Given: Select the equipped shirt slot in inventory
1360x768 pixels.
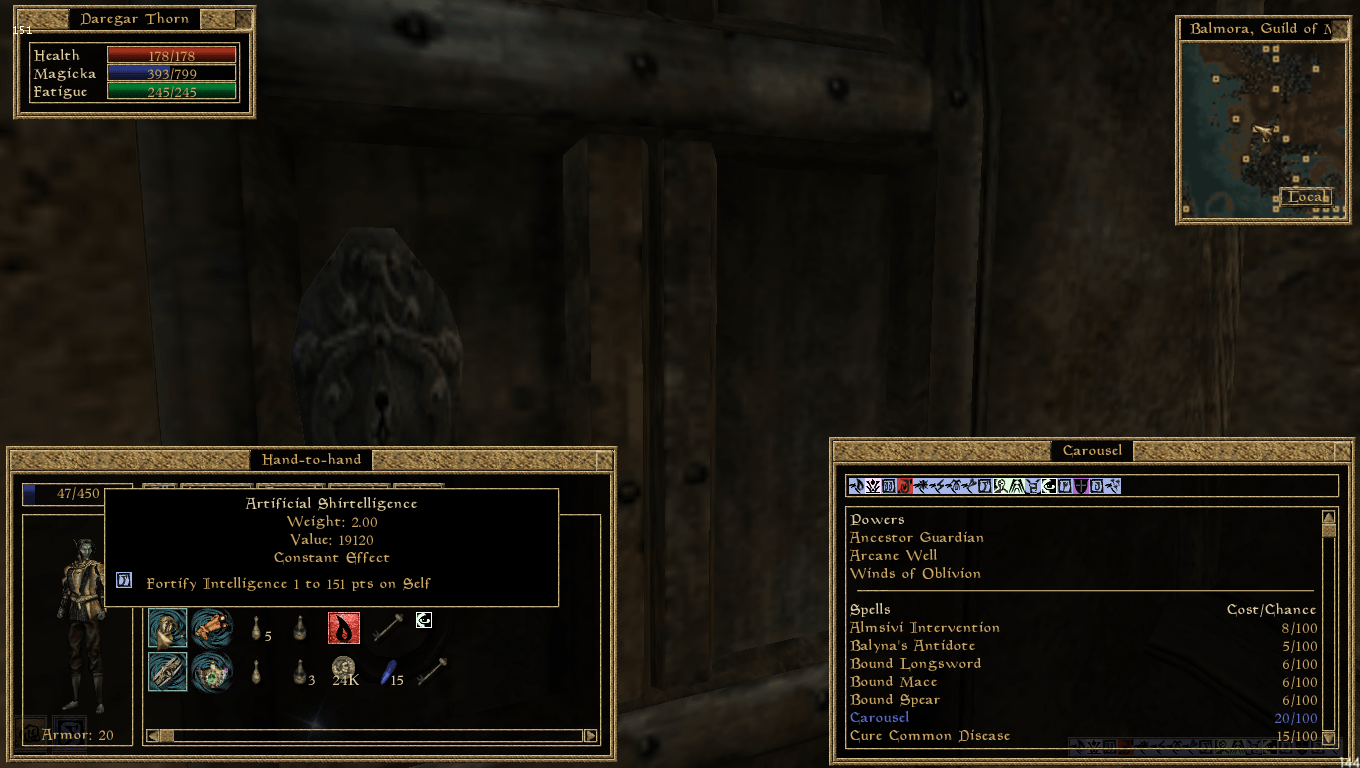Looking at the screenshot, I should (x=166, y=628).
